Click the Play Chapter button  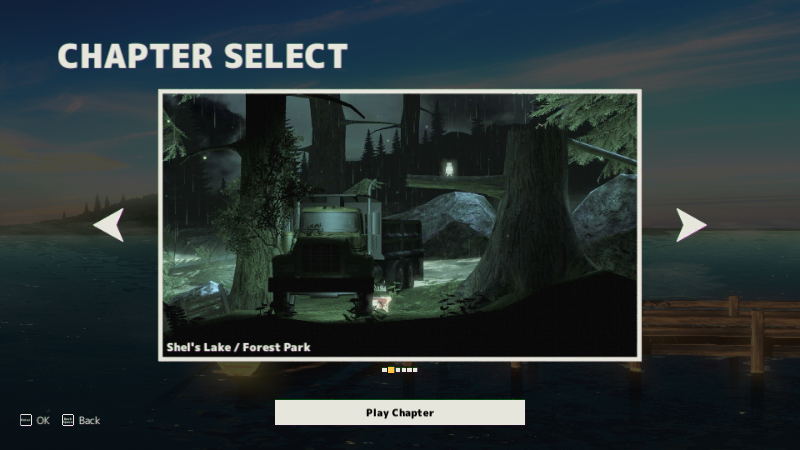coord(399,412)
